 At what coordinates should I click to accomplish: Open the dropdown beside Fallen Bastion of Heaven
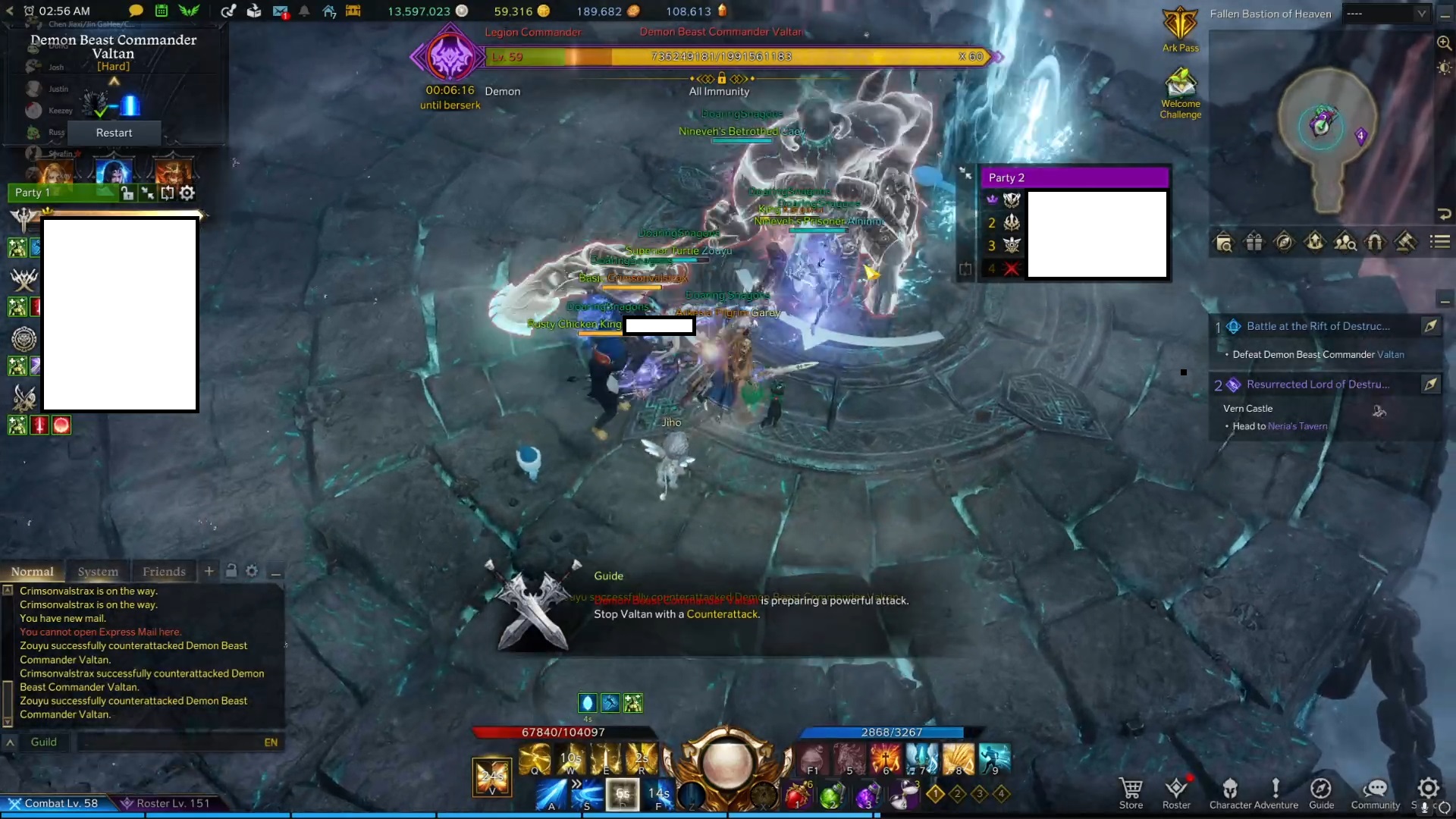pyautogui.click(x=1422, y=13)
